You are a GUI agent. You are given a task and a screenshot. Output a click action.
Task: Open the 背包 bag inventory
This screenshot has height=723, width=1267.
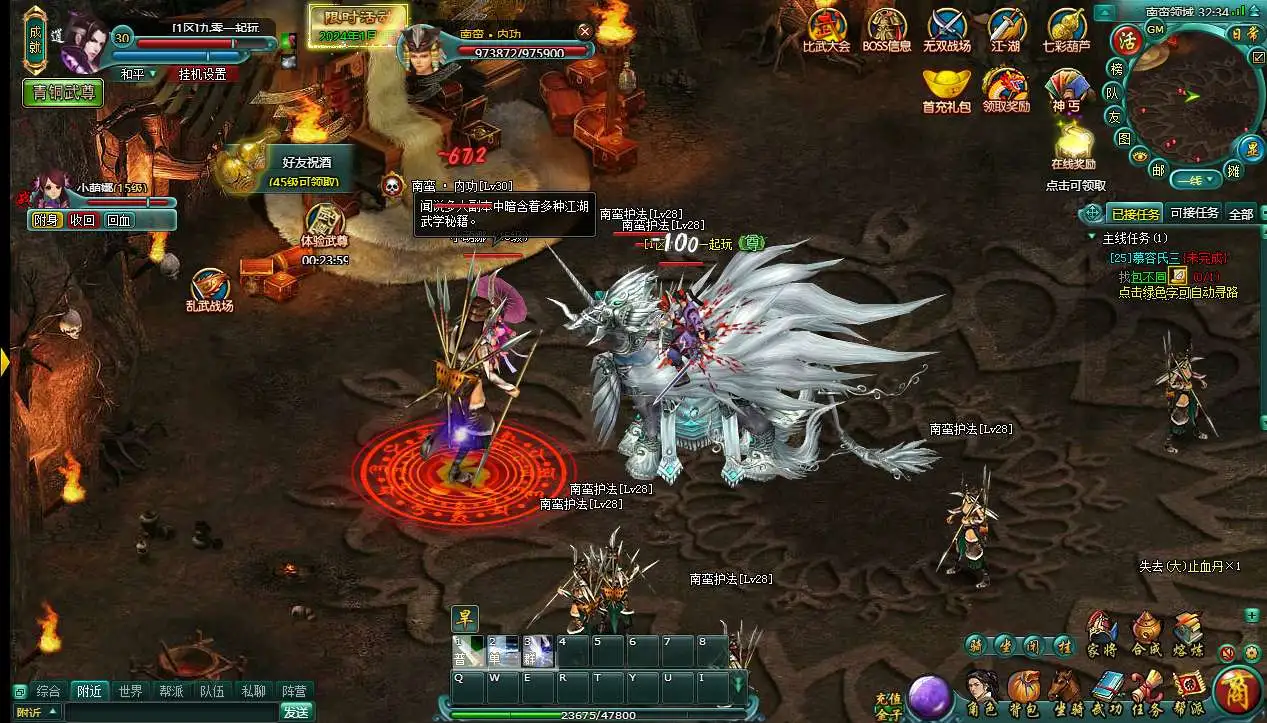click(x=1024, y=690)
